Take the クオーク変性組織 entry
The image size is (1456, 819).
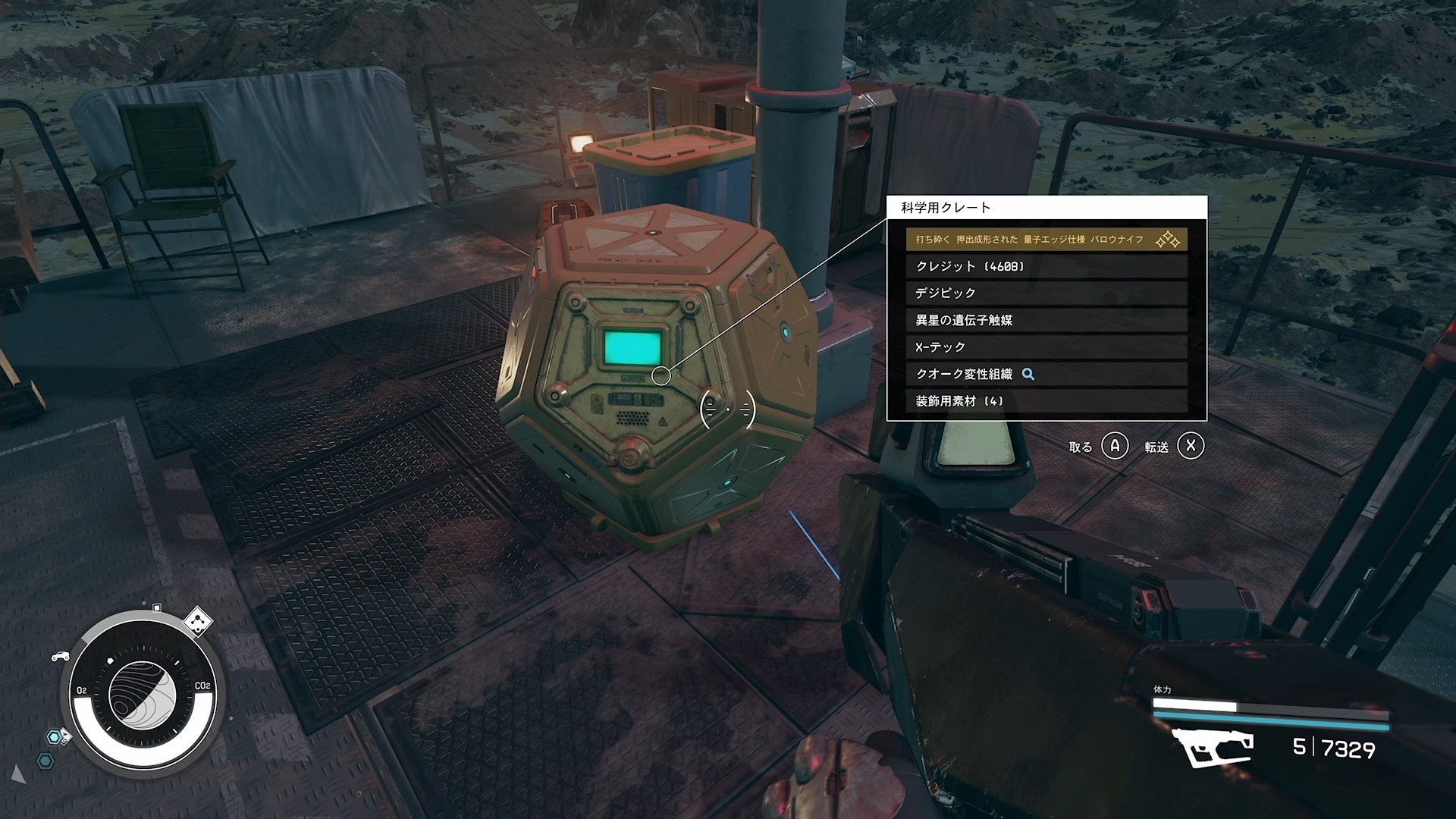click(1046, 374)
